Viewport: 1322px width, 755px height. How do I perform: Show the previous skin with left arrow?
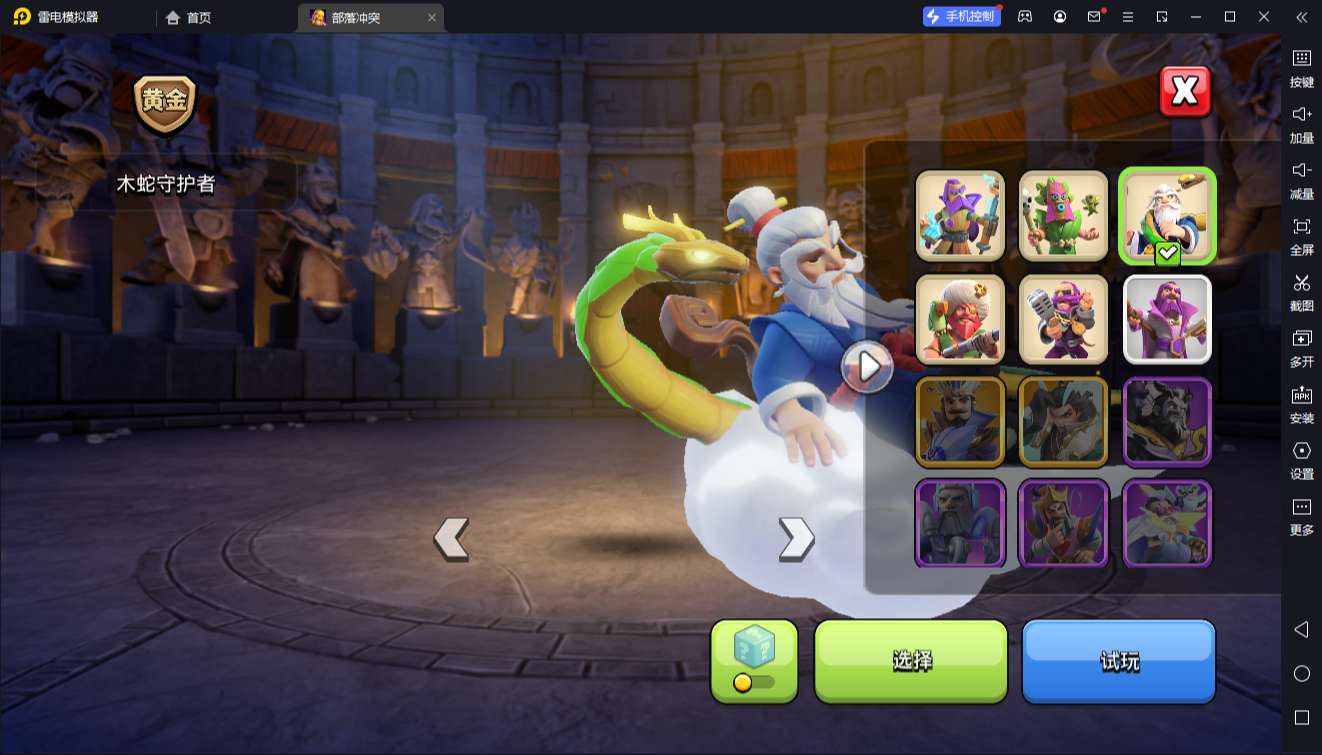[x=451, y=538]
